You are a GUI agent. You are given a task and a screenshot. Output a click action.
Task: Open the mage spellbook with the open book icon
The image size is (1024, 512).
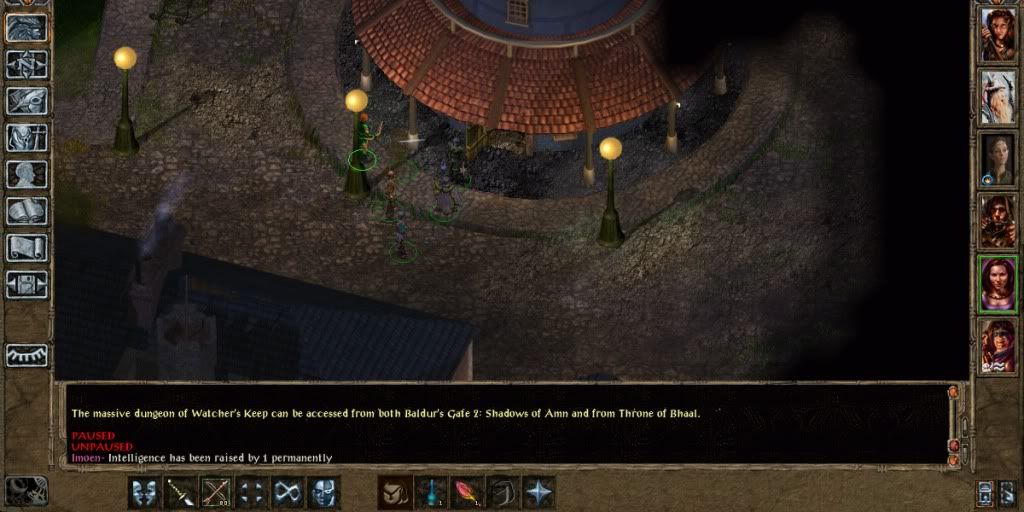point(27,211)
